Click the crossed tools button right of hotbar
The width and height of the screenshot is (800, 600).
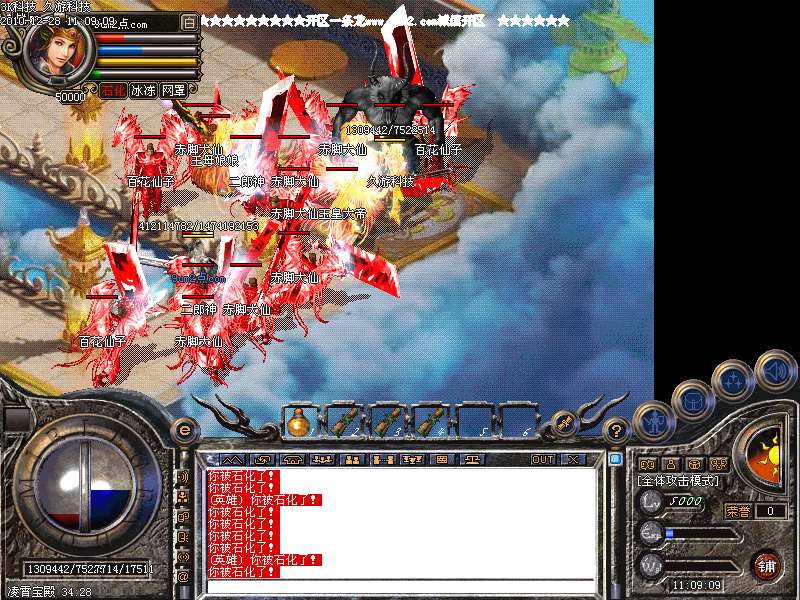(x=564, y=423)
